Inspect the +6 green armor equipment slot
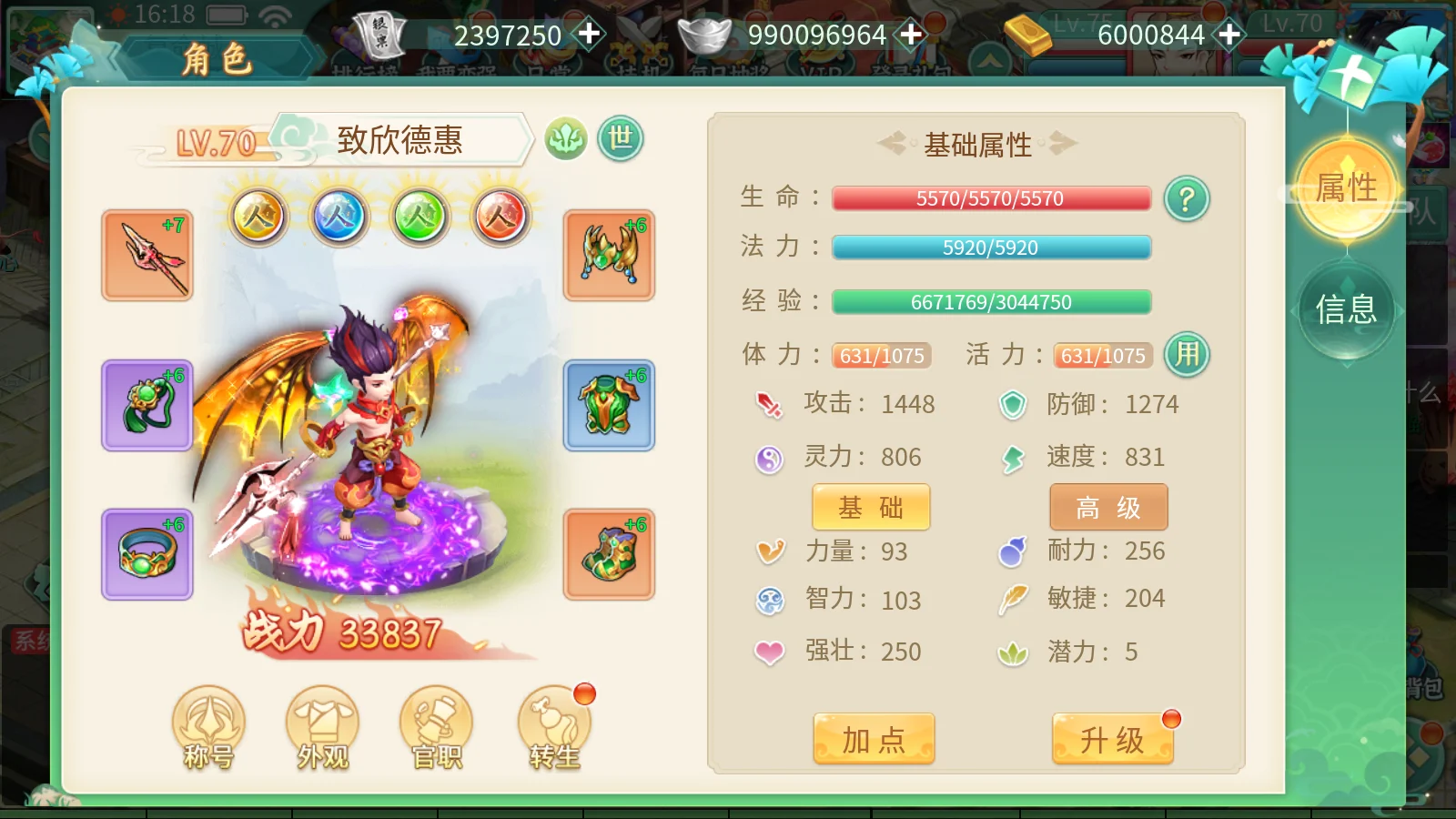This screenshot has width=1456, height=819. (x=608, y=406)
